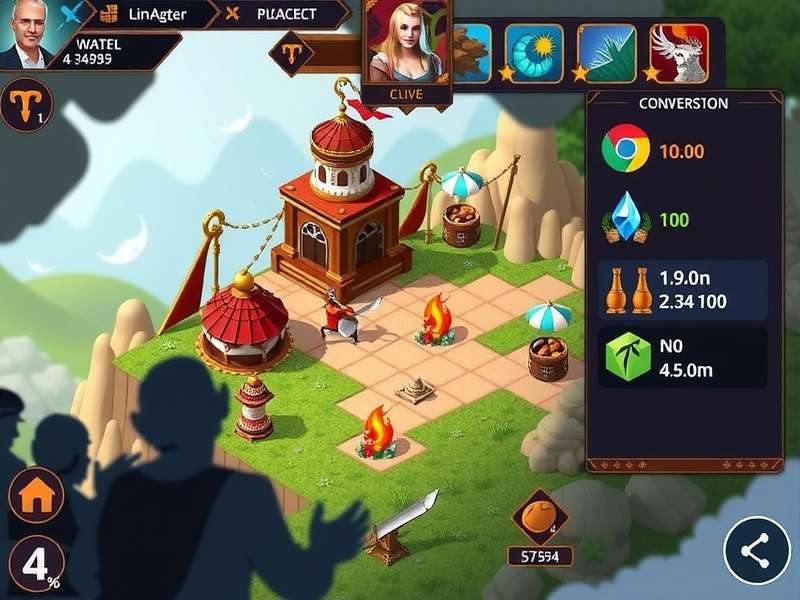
Task: Switch to the PLIACECT tab
Action: pyautogui.click(x=285, y=14)
